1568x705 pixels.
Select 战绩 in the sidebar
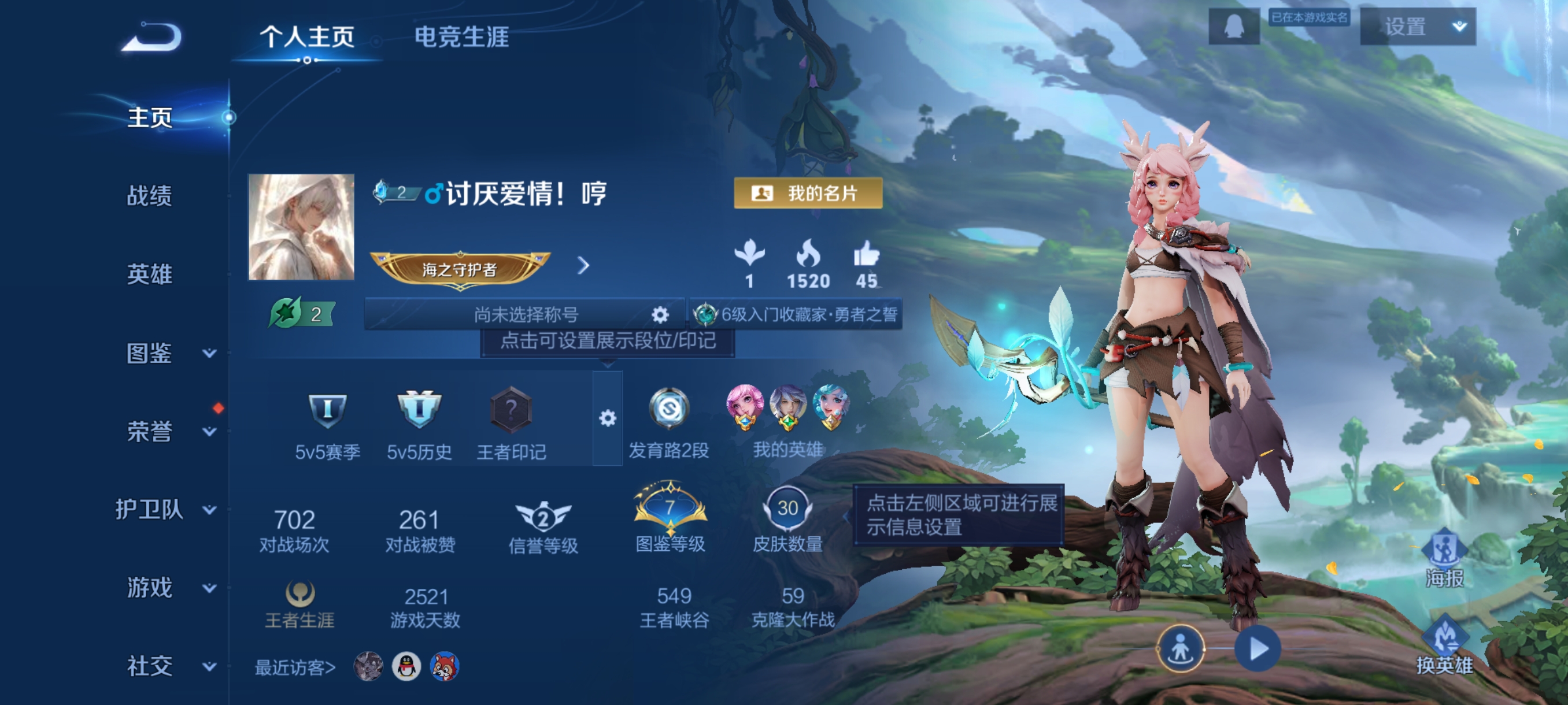[149, 196]
